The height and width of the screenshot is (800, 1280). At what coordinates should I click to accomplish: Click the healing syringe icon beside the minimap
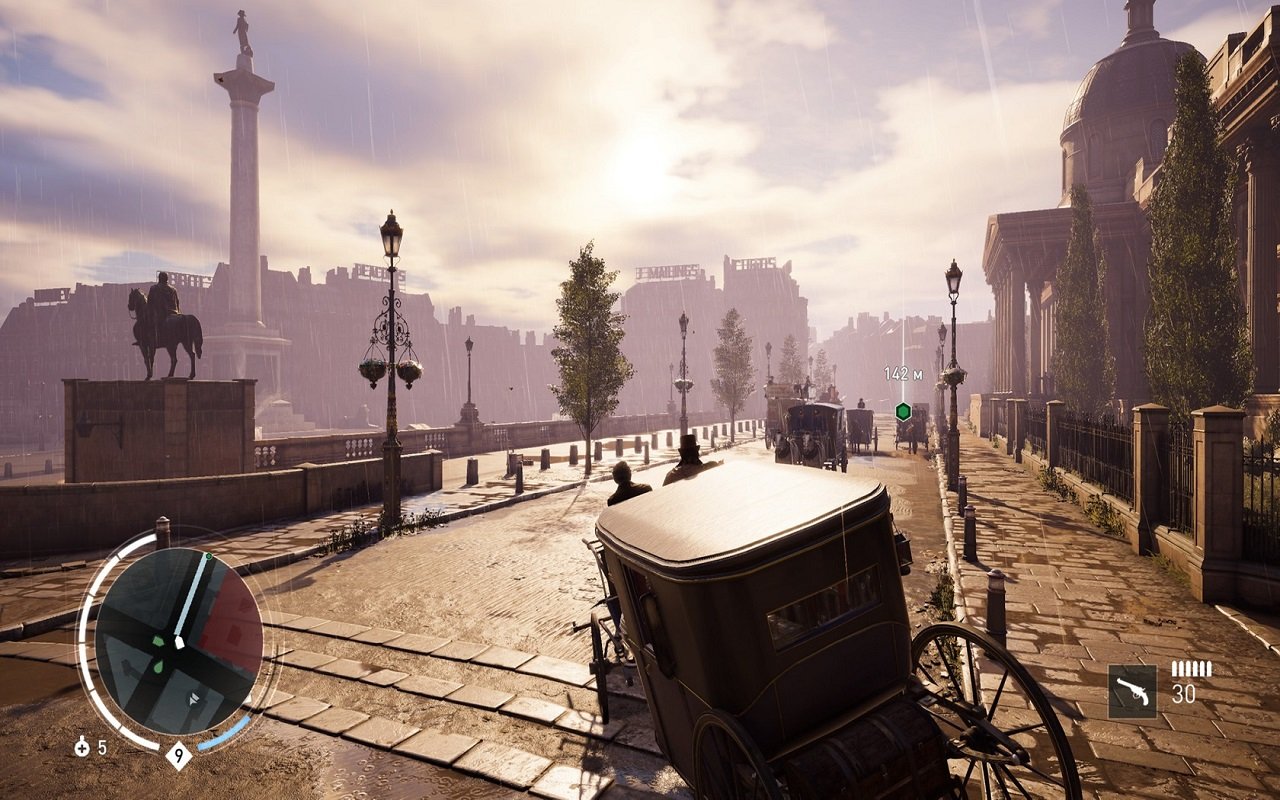[82, 746]
